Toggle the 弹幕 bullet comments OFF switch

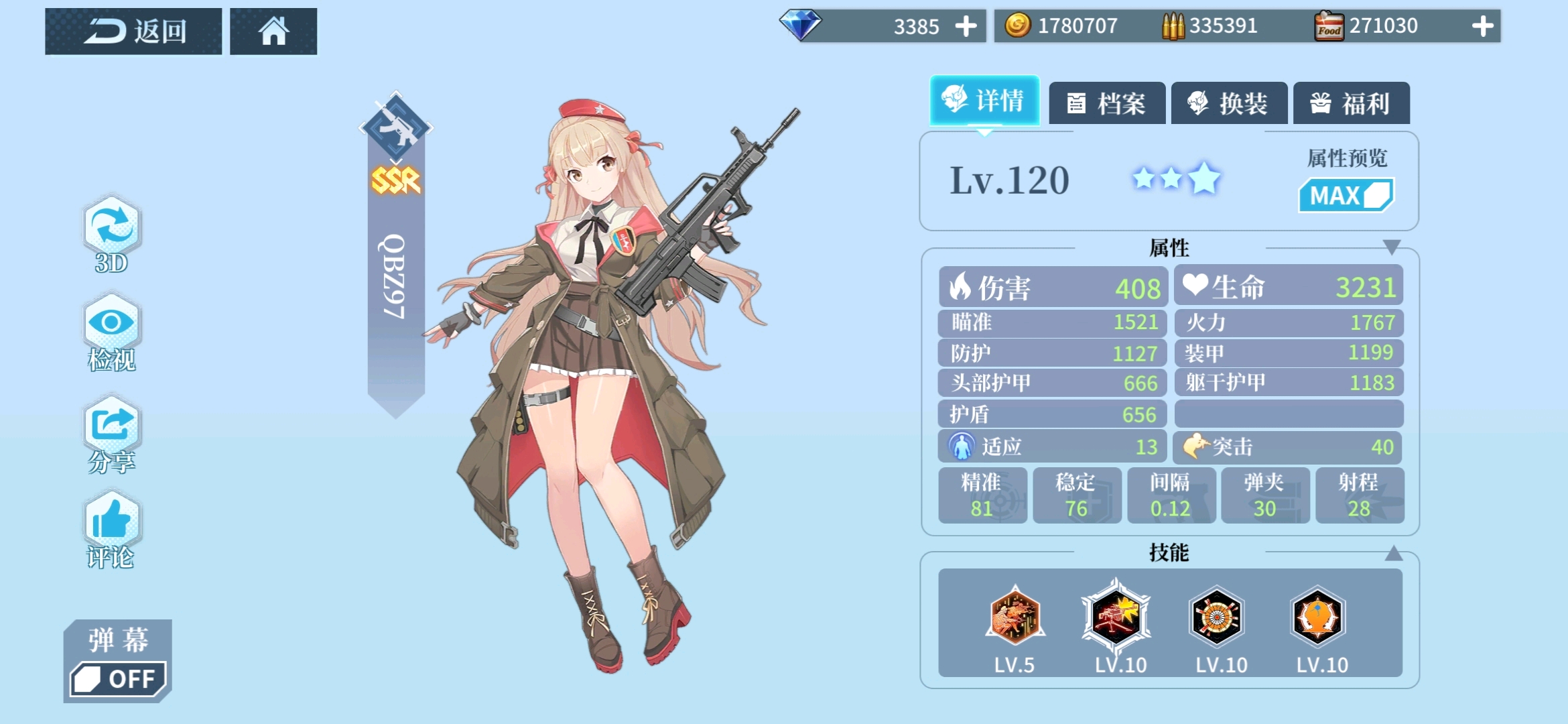118,678
